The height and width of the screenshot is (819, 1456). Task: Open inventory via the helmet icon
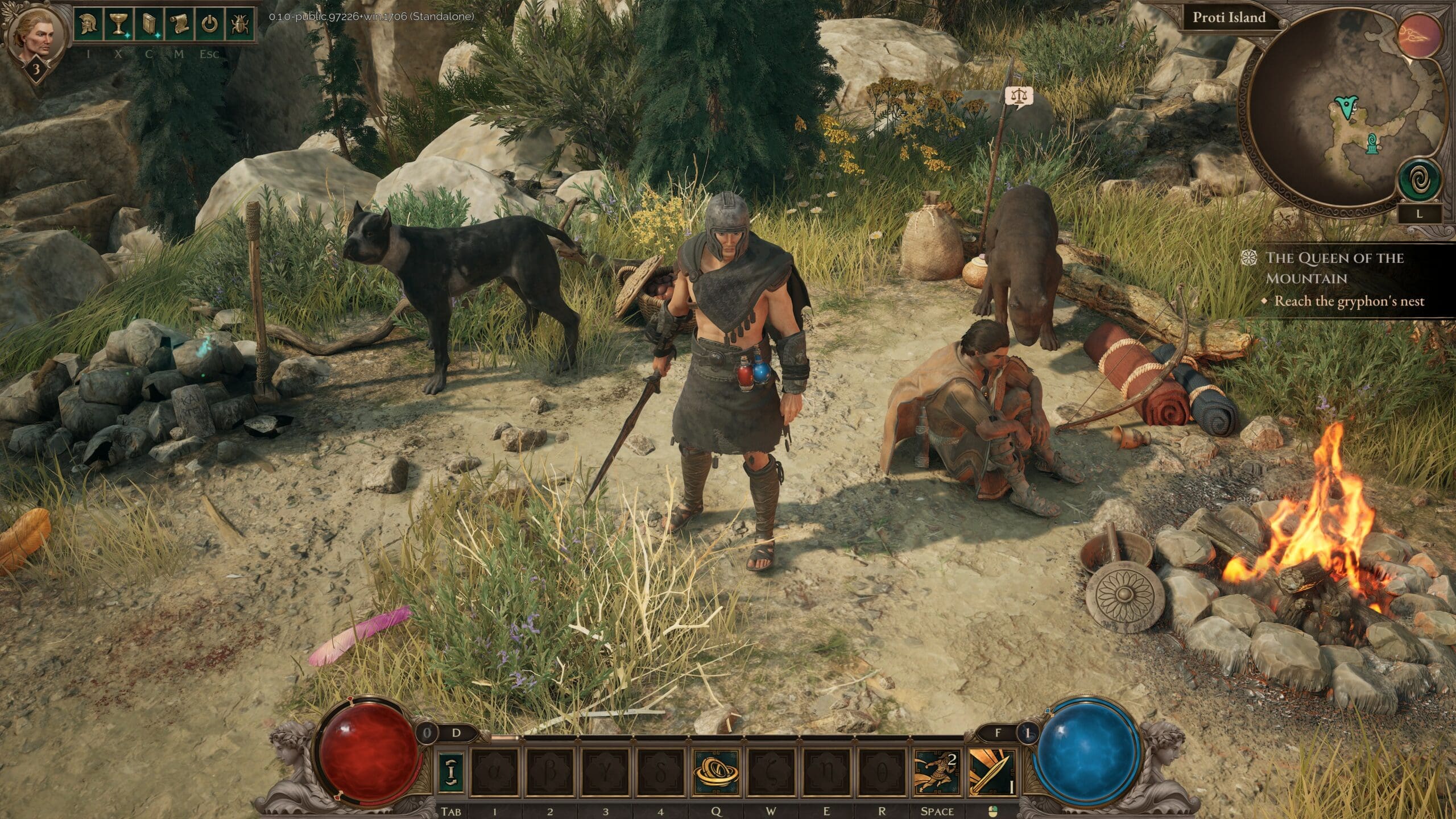[90, 24]
